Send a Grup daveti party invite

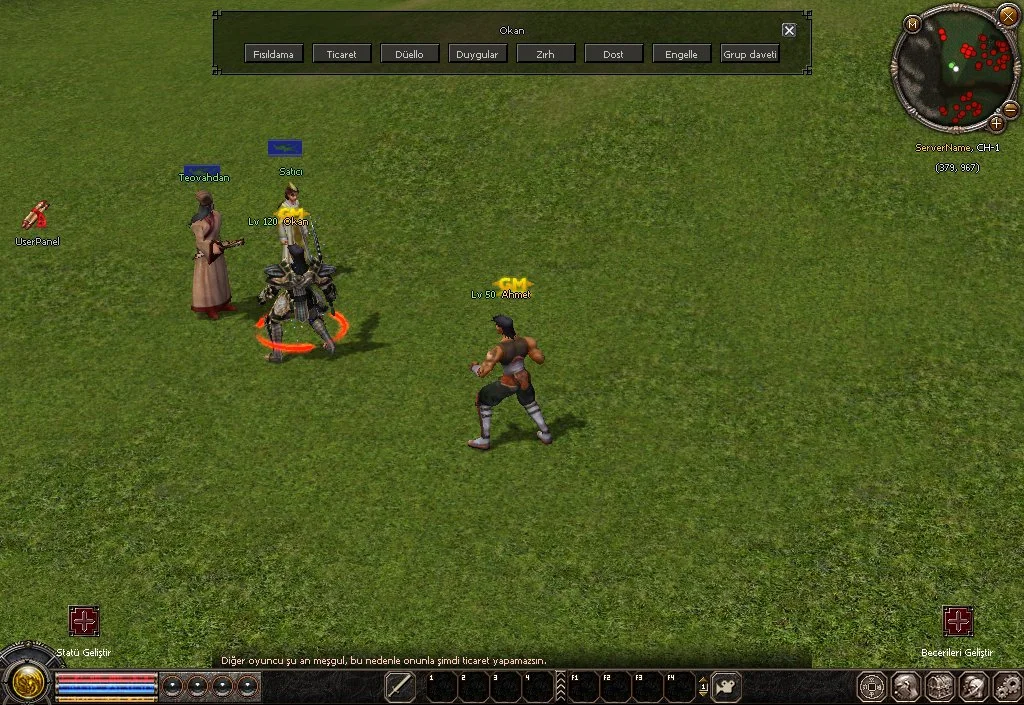point(750,54)
